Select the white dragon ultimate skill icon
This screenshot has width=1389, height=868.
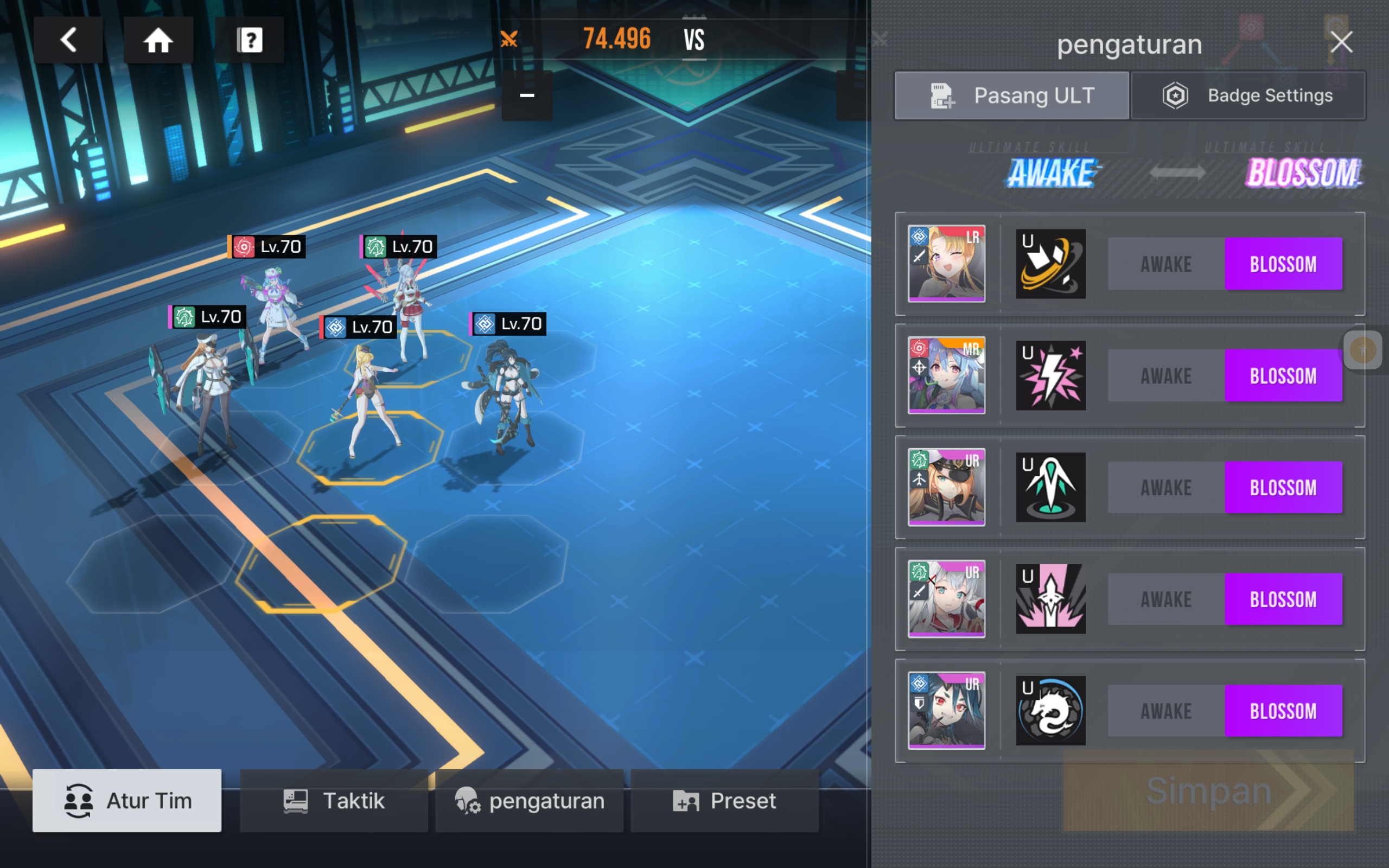coord(1050,711)
